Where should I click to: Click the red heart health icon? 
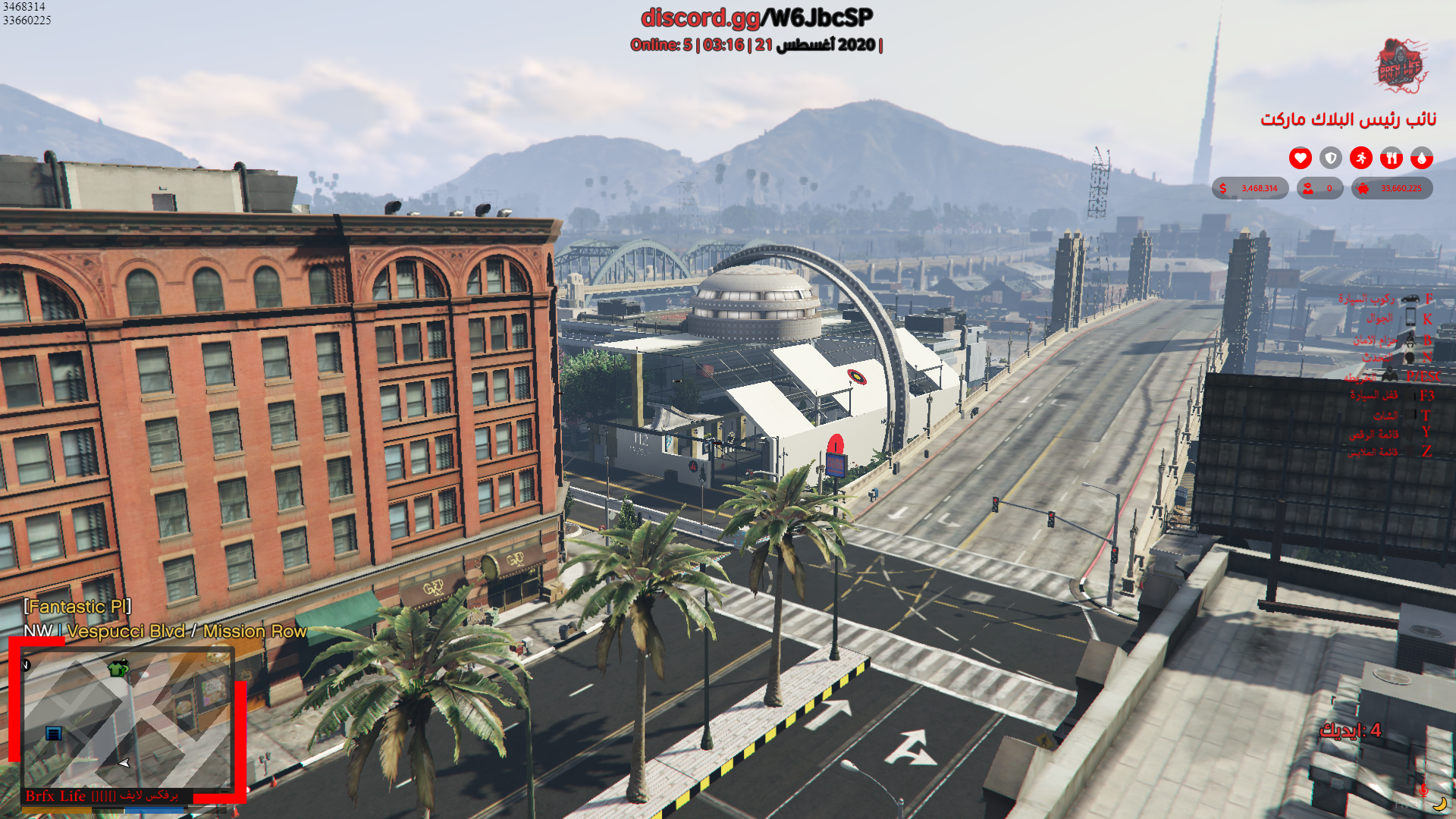point(1300,158)
